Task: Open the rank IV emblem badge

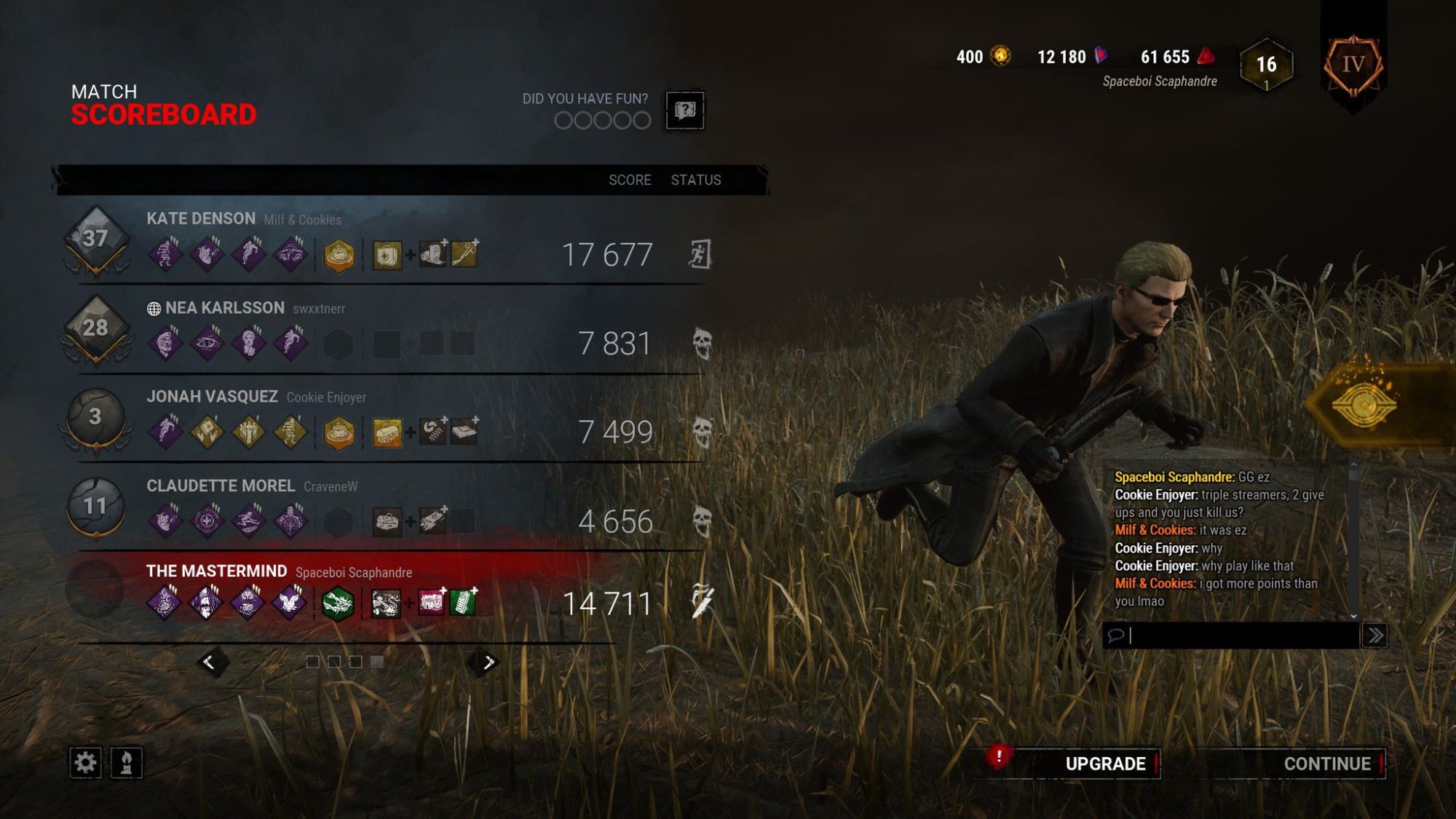Action: [x=1353, y=66]
